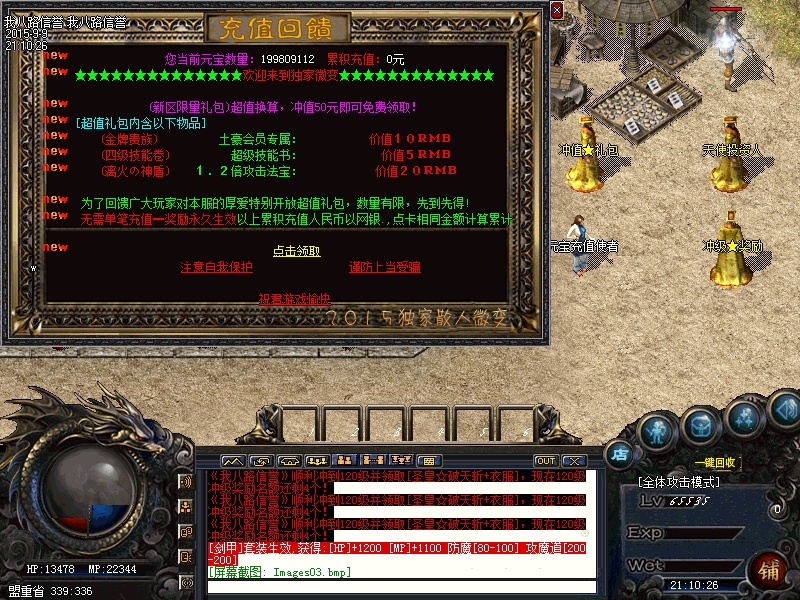Image resolution: width=800 pixels, height=600 pixels.
Task: Open the 注意自我保护 link
Action: tap(216, 268)
